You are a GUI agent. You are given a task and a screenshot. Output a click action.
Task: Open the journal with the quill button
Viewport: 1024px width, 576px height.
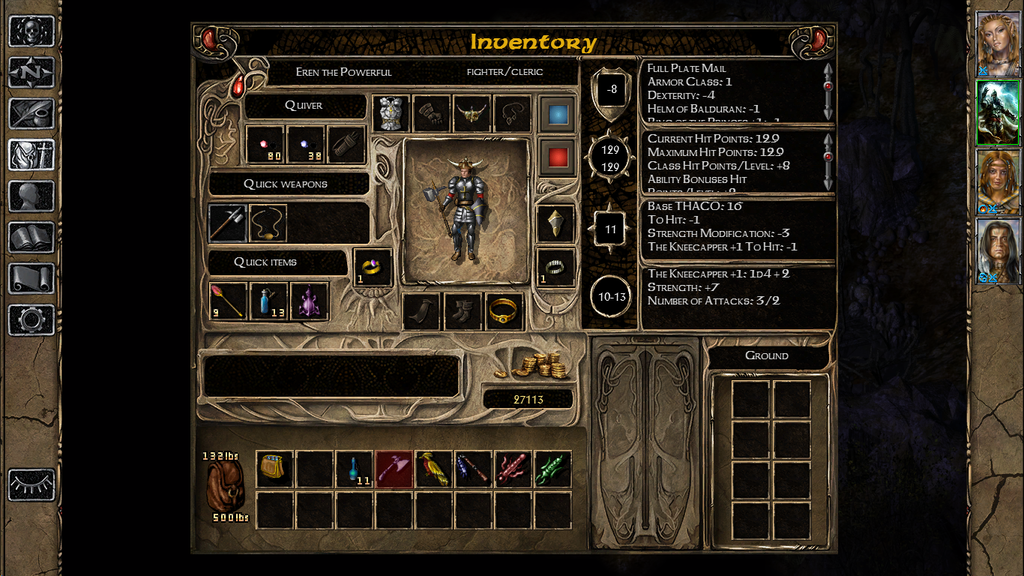[31, 113]
